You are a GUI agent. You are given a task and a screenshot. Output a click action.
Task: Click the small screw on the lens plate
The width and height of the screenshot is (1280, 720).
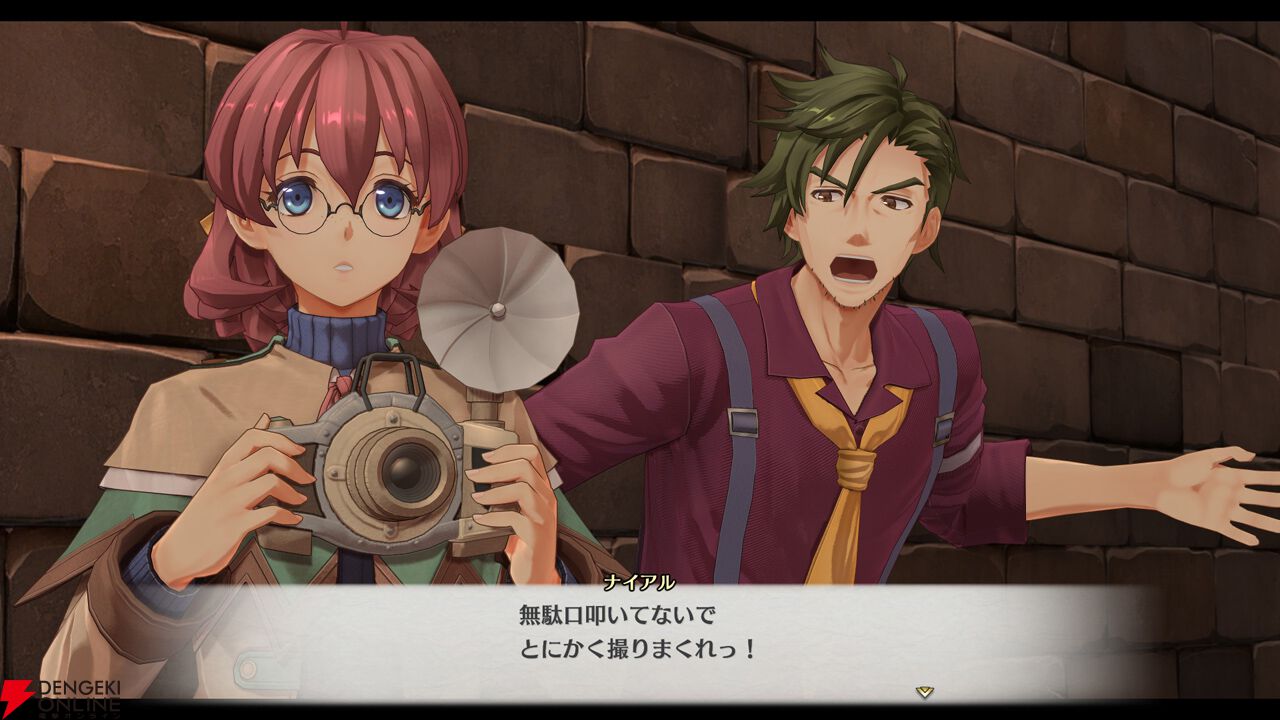(393, 419)
